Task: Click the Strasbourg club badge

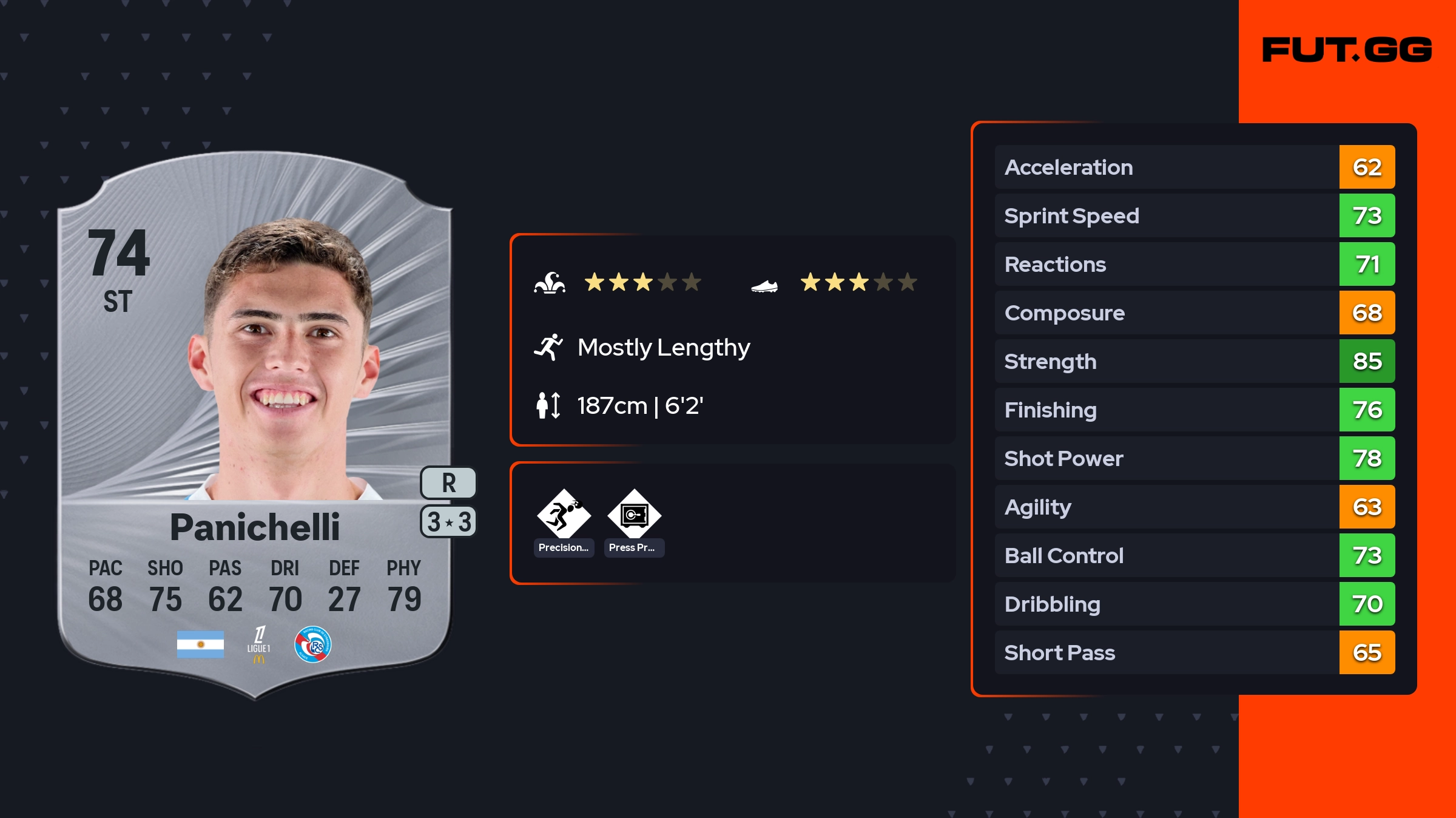Action: pos(312,644)
